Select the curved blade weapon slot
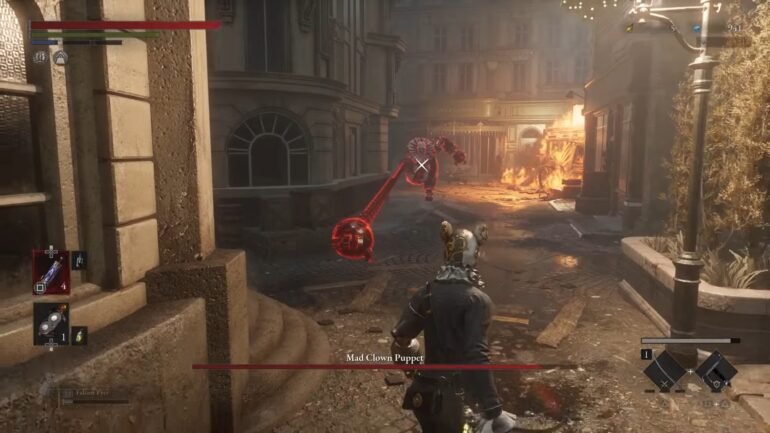The image size is (770, 433). (664, 371)
